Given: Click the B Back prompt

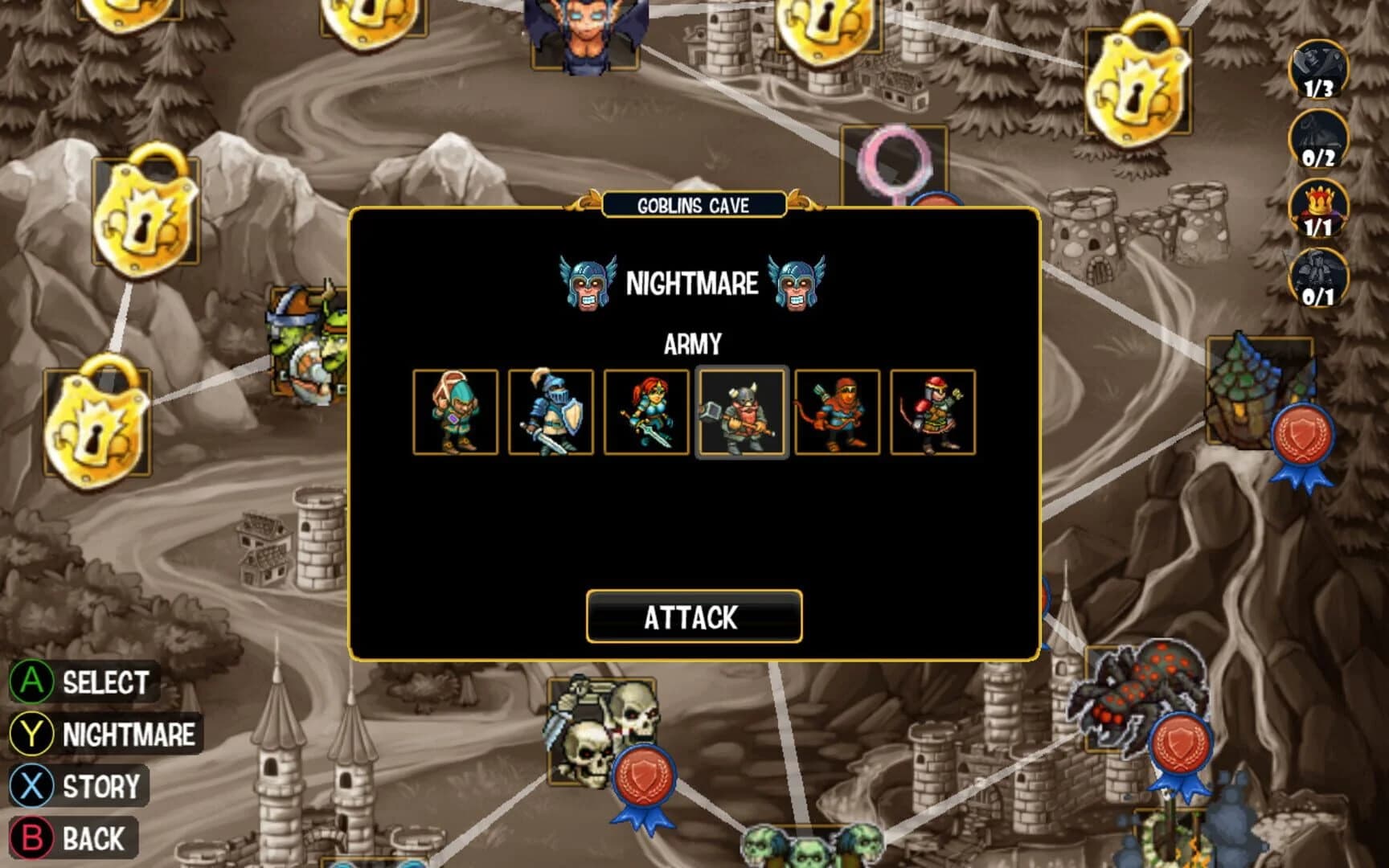Looking at the screenshot, I should [x=72, y=840].
